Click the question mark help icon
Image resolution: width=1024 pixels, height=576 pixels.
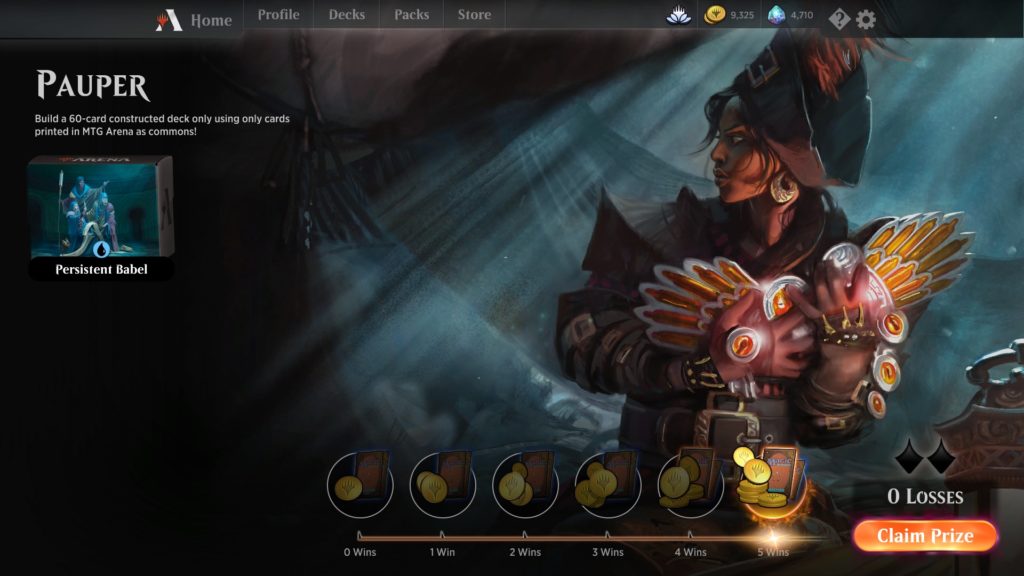point(839,19)
